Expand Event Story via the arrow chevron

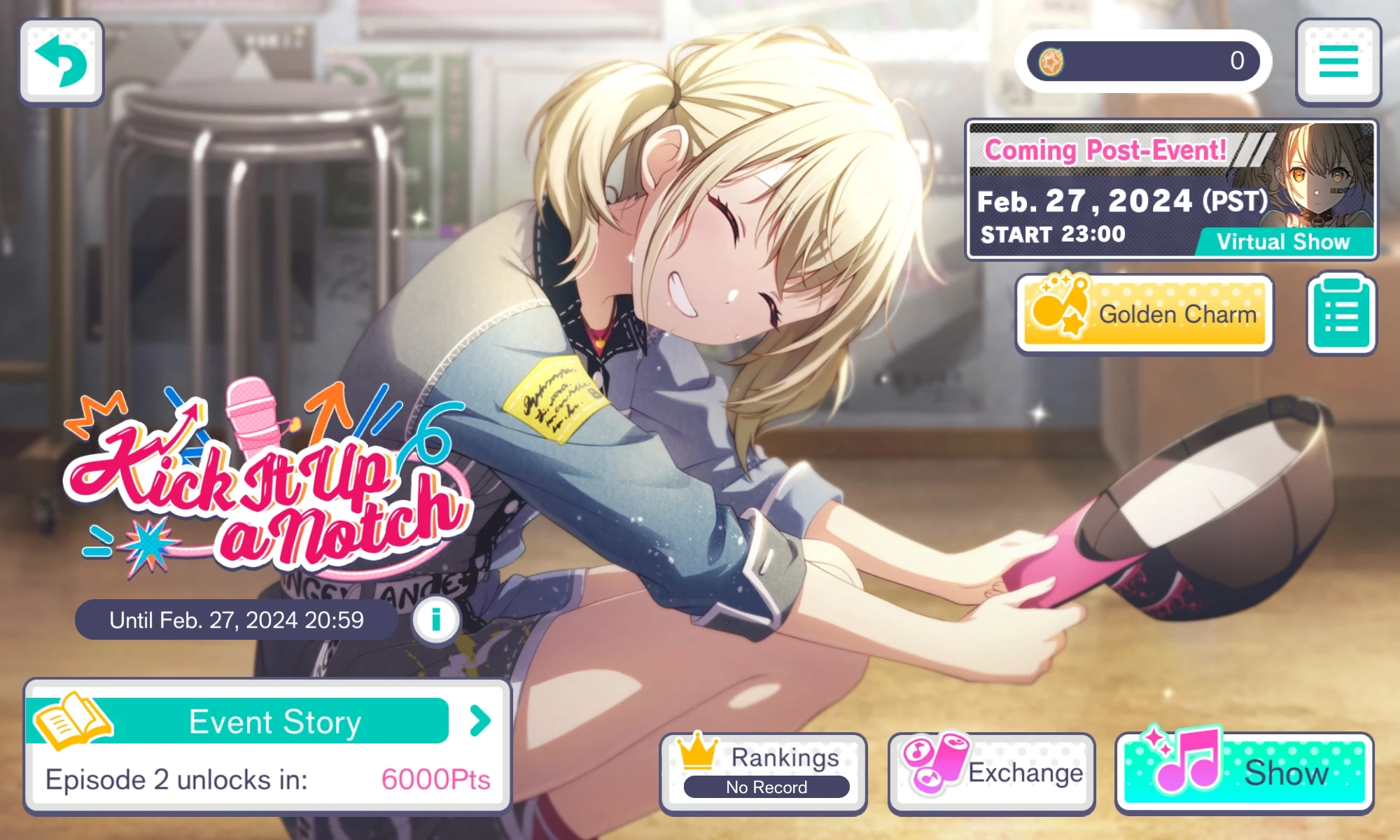tap(479, 722)
